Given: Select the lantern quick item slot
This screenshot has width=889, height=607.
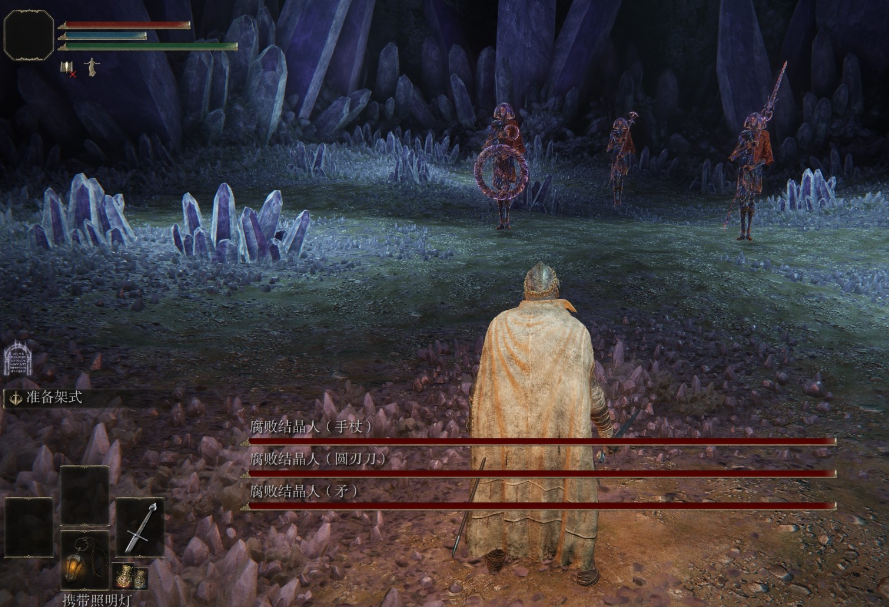Looking at the screenshot, I should tap(84, 559).
